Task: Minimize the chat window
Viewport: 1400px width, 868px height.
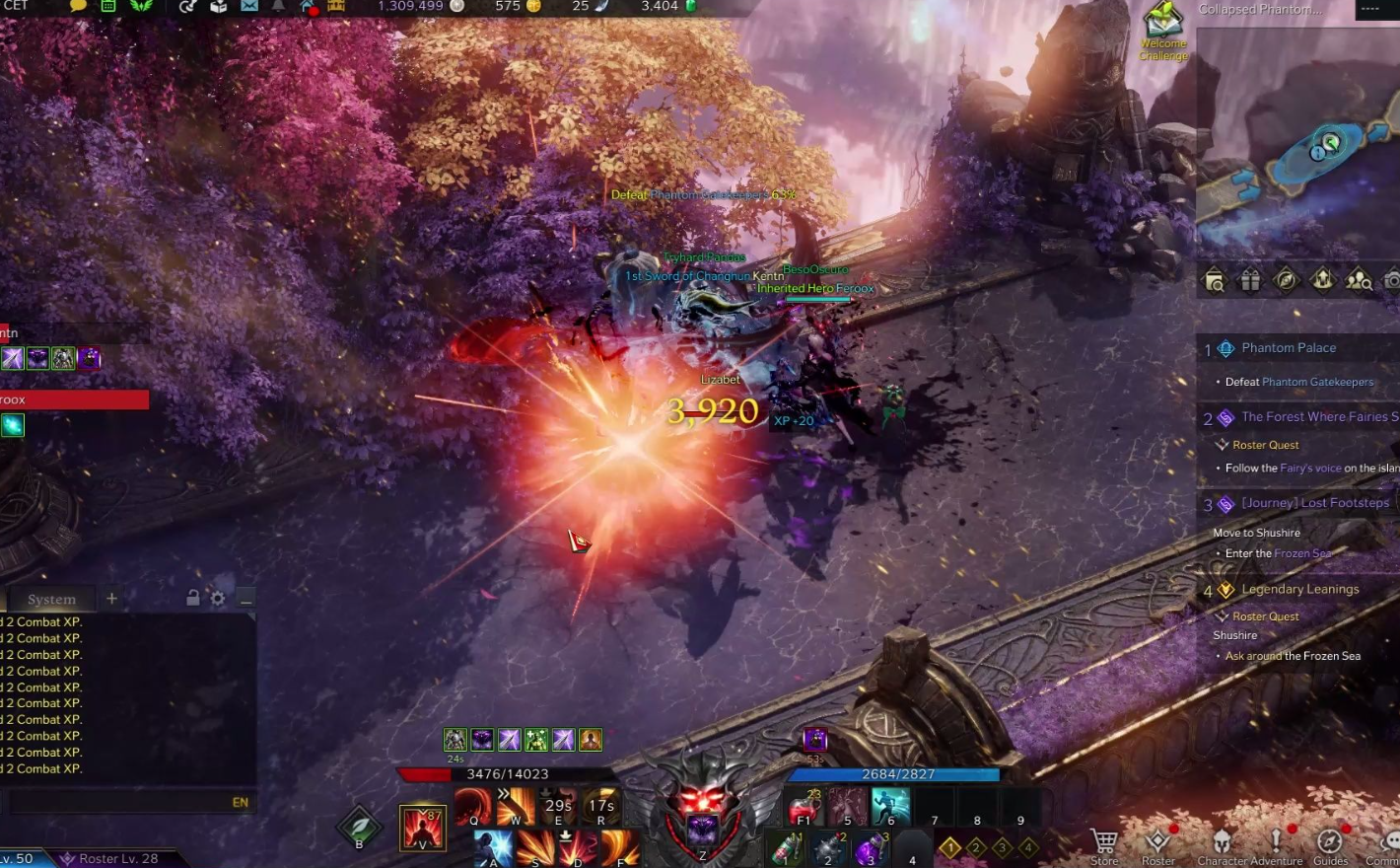Action: [245, 598]
